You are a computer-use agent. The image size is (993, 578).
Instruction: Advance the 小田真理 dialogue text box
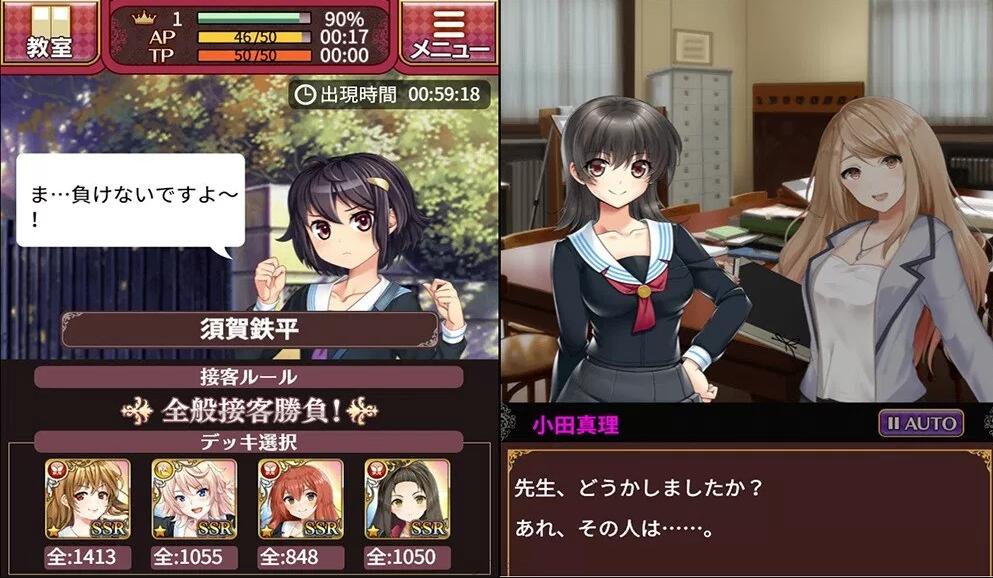(746, 510)
